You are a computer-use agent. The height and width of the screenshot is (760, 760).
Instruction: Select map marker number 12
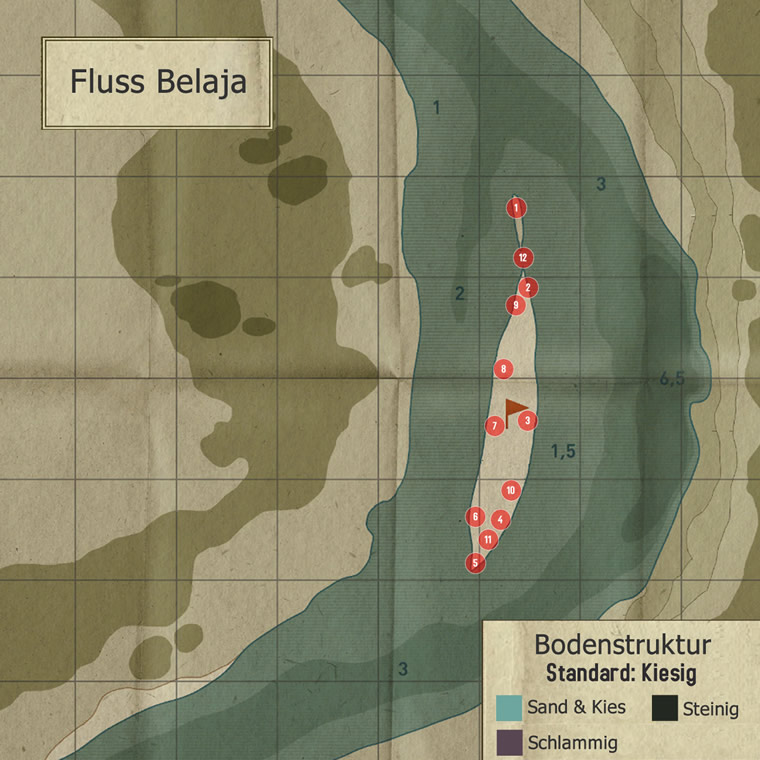522,258
